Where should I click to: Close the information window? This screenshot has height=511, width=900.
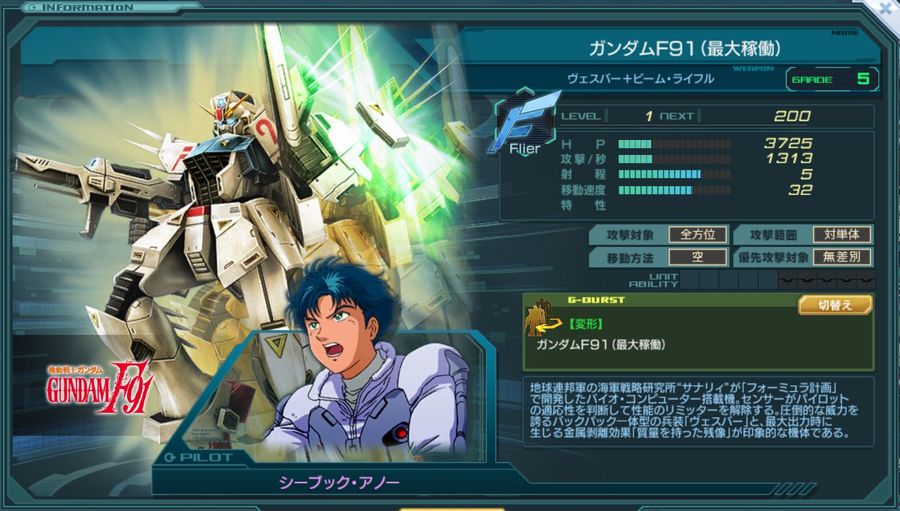tap(886, 7)
